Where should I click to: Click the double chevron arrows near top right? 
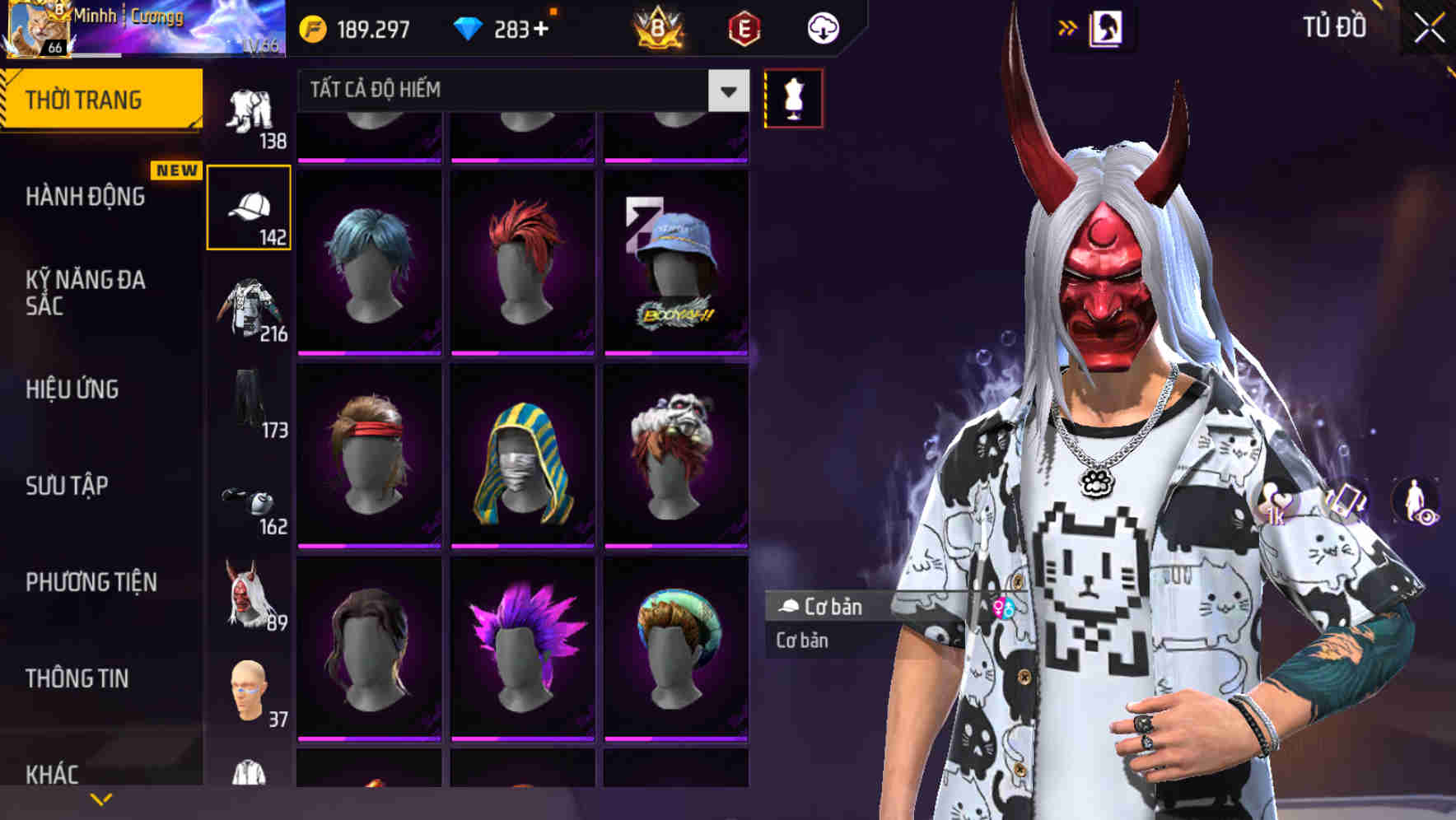1068,27
